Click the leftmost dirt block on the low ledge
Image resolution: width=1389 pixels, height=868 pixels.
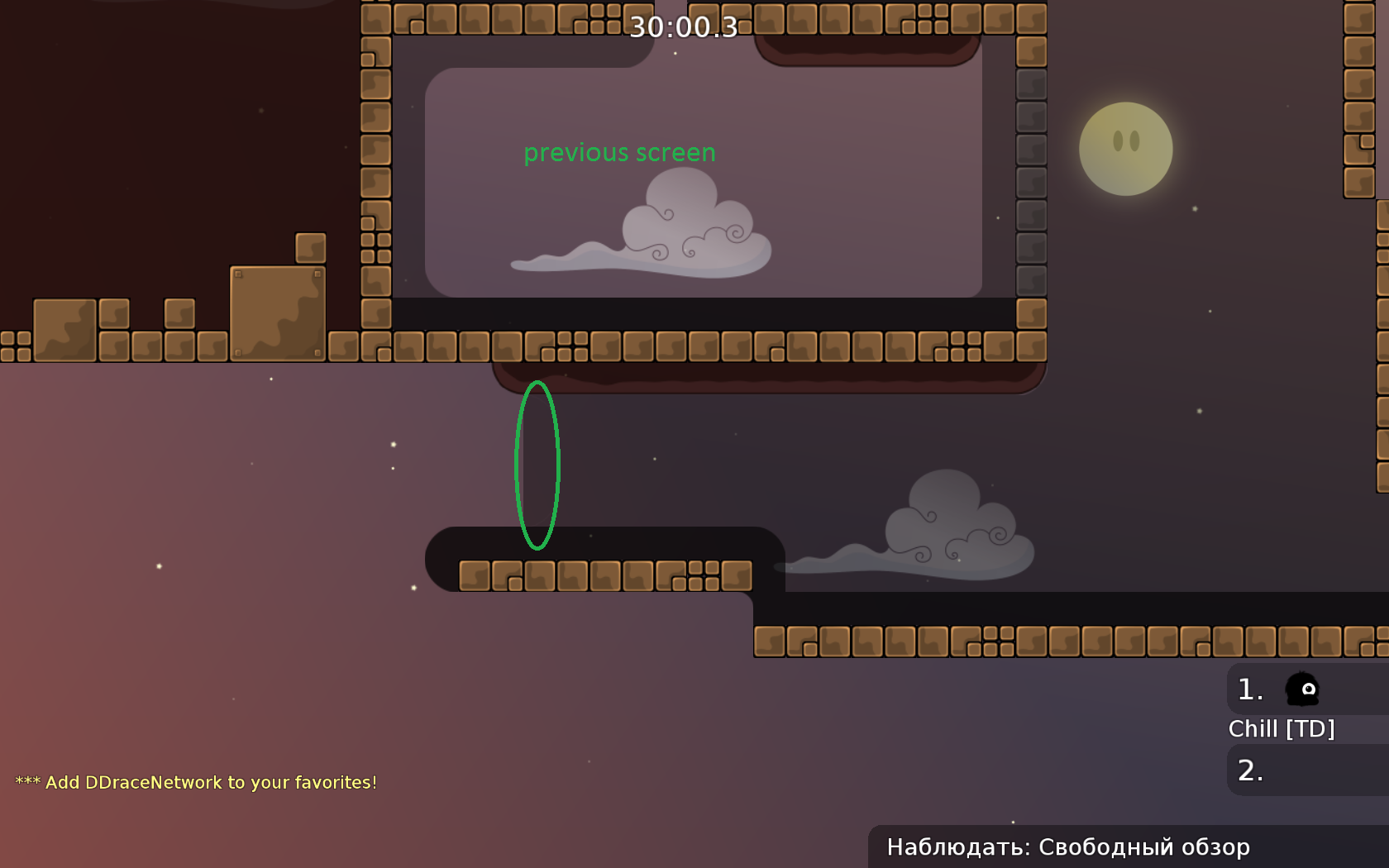[x=475, y=576]
